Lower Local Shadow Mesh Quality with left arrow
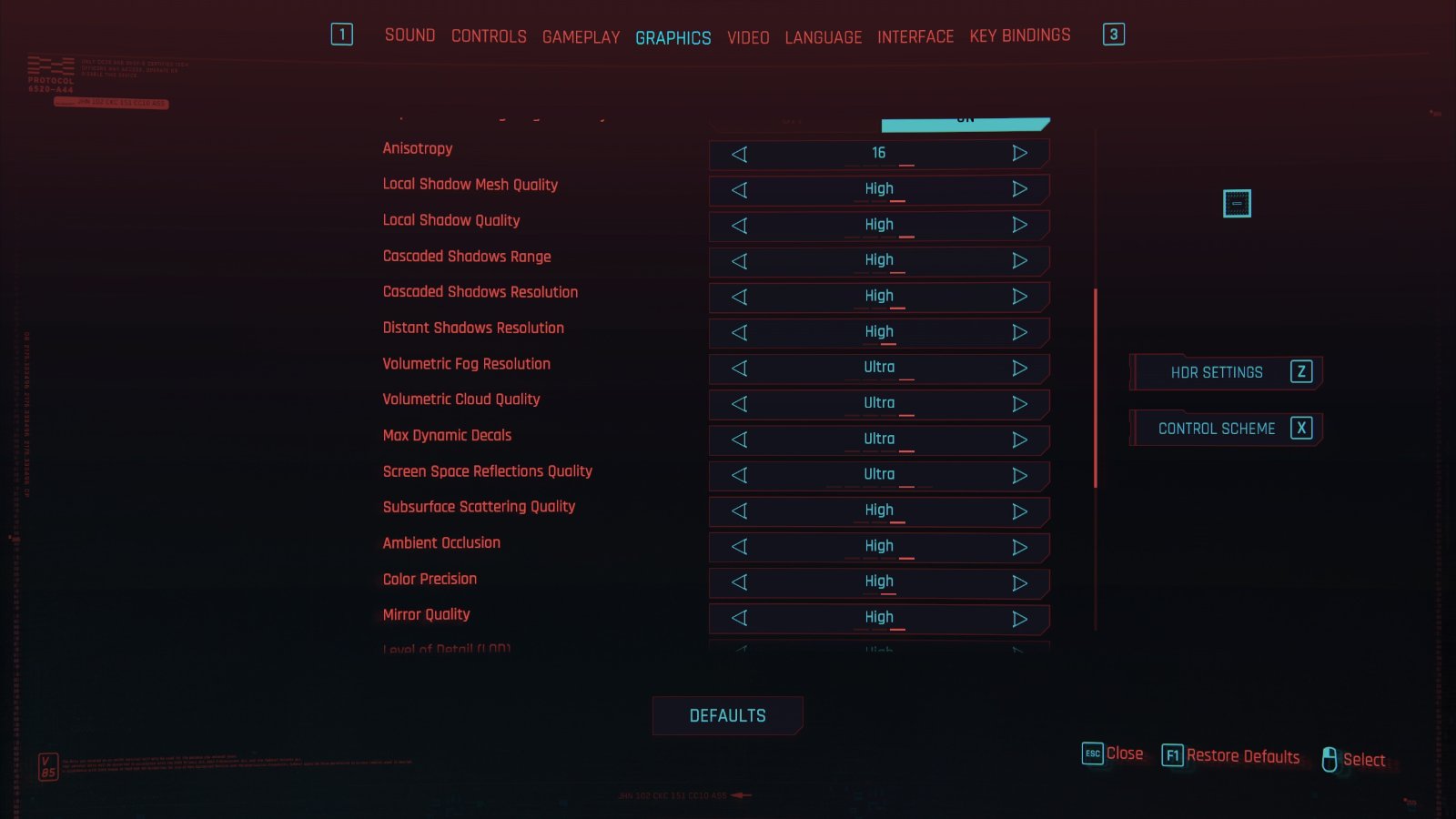 (x=740, y=190)
